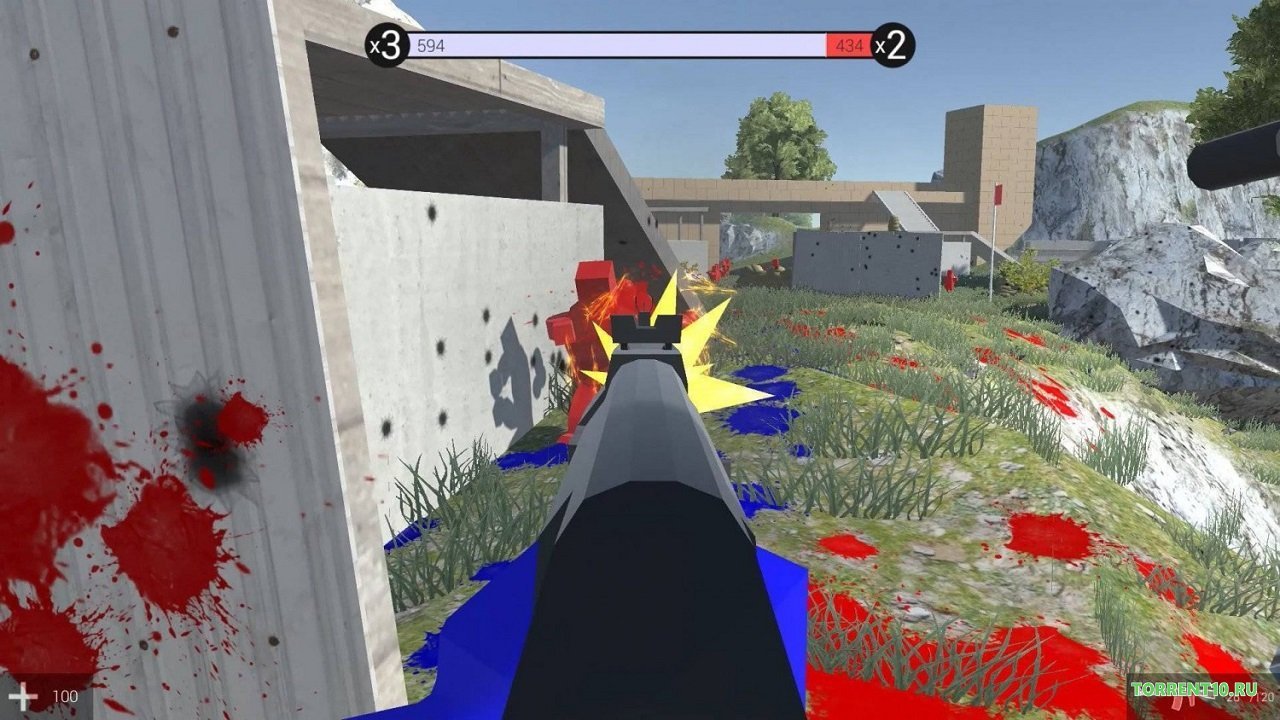Click the red flag on the distant pole

(x=996, y=196)
